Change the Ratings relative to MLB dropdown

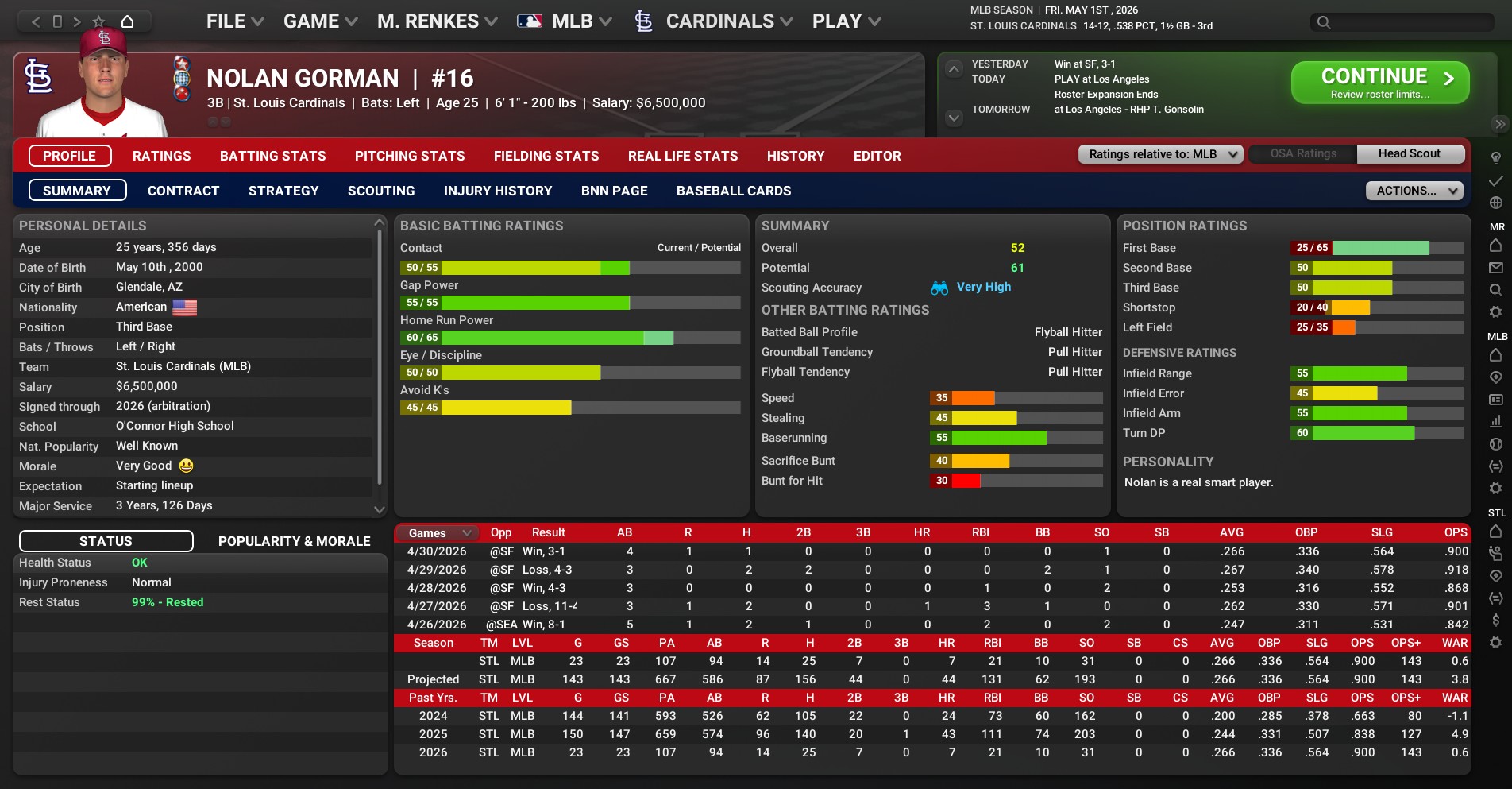[x=1159, y=154]
